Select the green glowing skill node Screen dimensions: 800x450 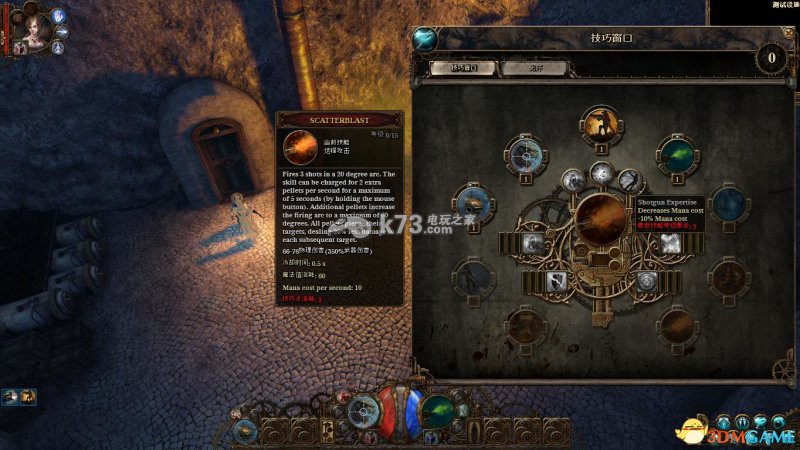point(676,155)
